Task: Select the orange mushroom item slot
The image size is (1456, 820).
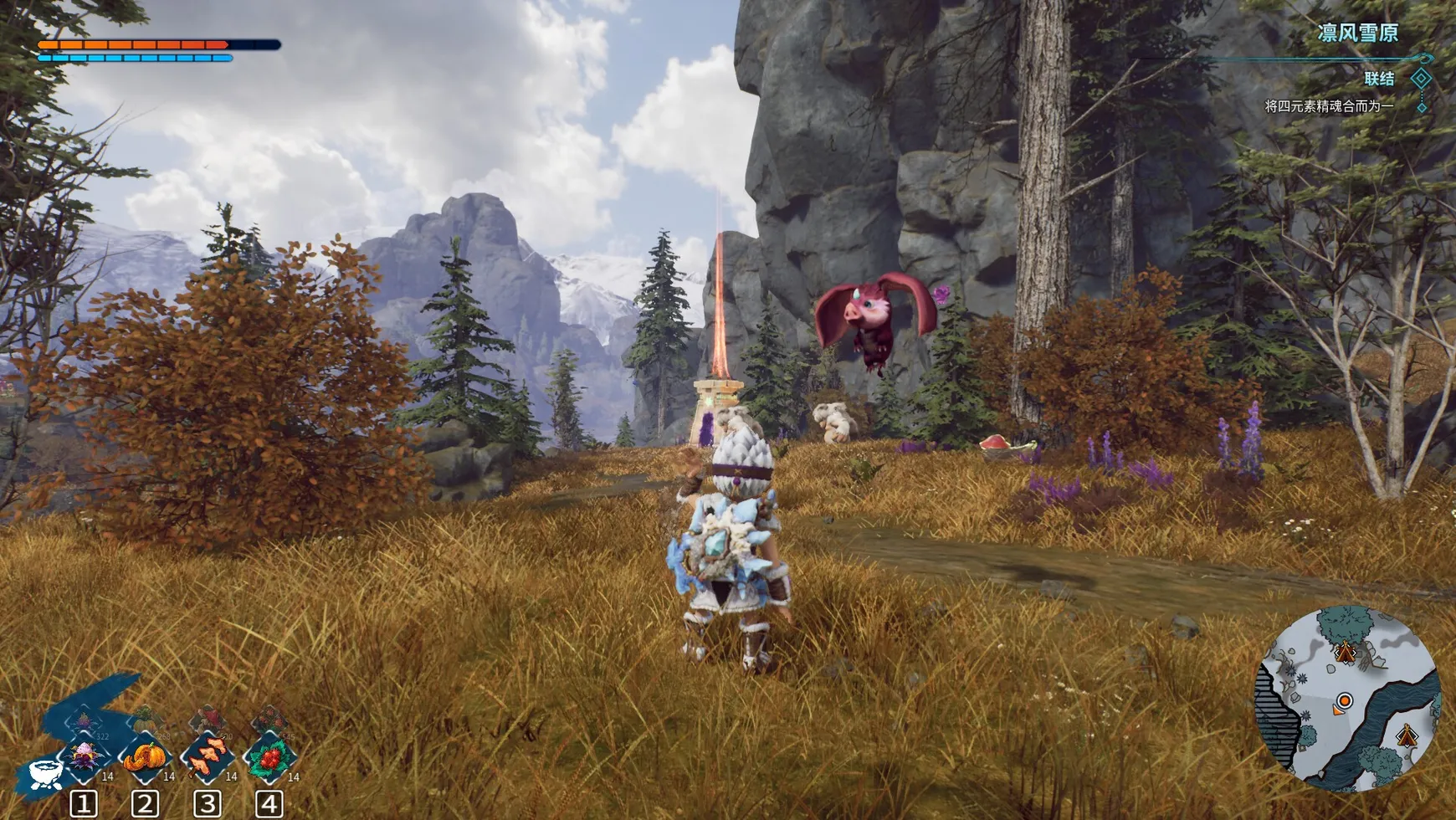Action: (x=208, y=758)
